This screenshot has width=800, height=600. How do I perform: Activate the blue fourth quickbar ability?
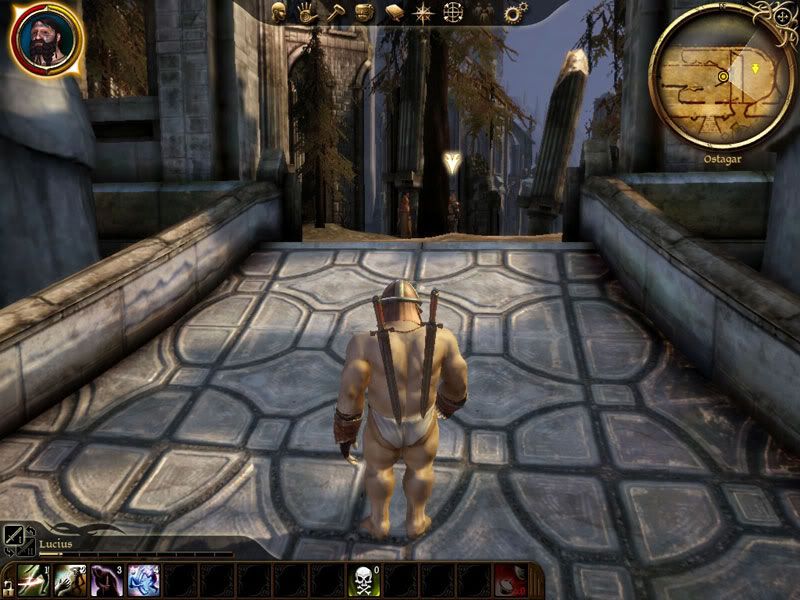pyautogui.click(x=144, y=581)
